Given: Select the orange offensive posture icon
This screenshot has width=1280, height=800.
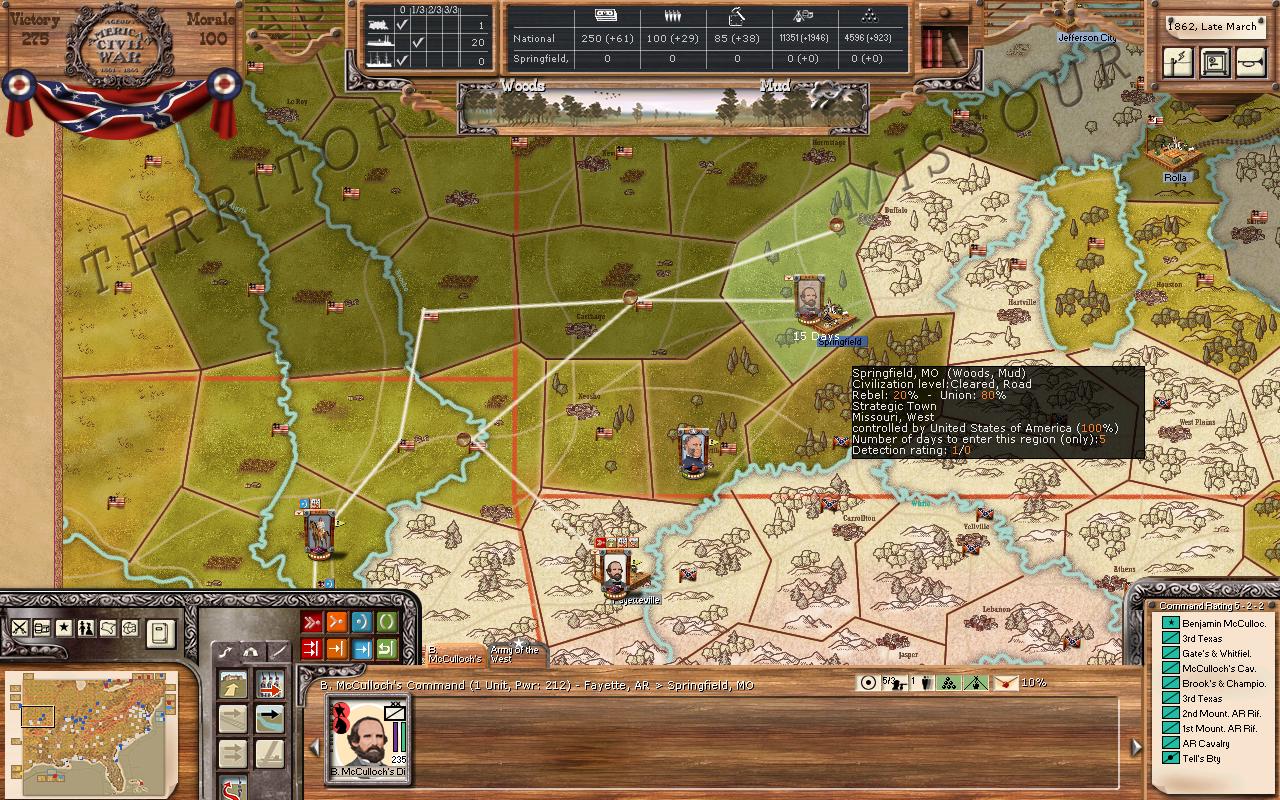Looking at the screenshot, I should (x=337, y=622).
